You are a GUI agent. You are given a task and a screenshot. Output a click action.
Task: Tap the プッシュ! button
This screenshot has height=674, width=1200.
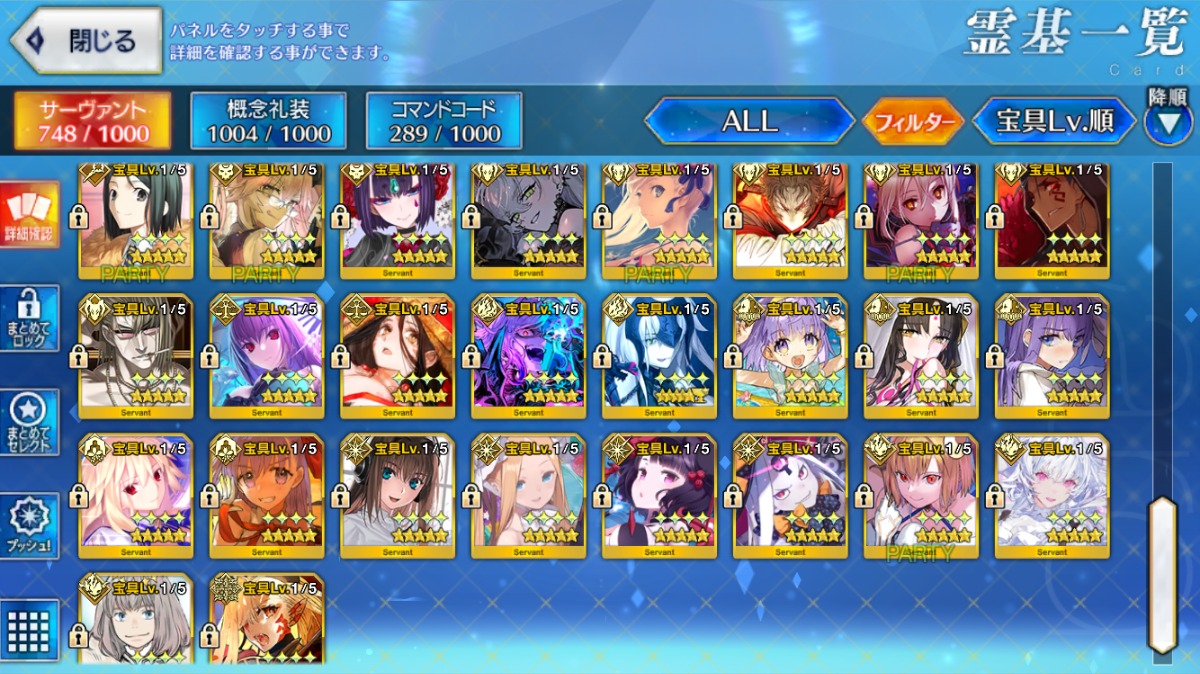click(29, 525)
